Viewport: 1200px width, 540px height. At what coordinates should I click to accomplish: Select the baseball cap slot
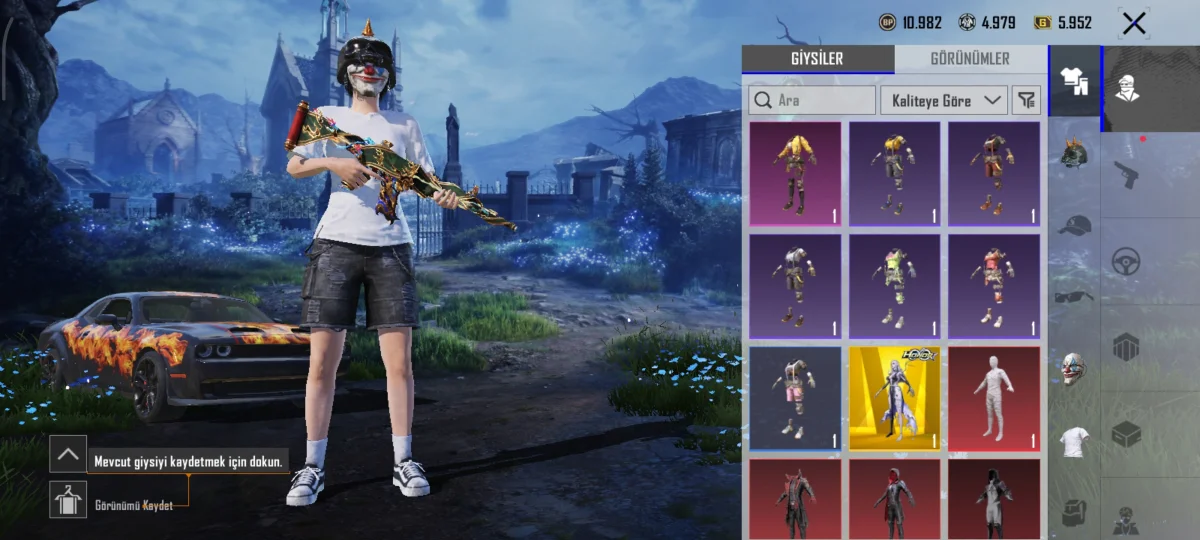pos(1073,225)
